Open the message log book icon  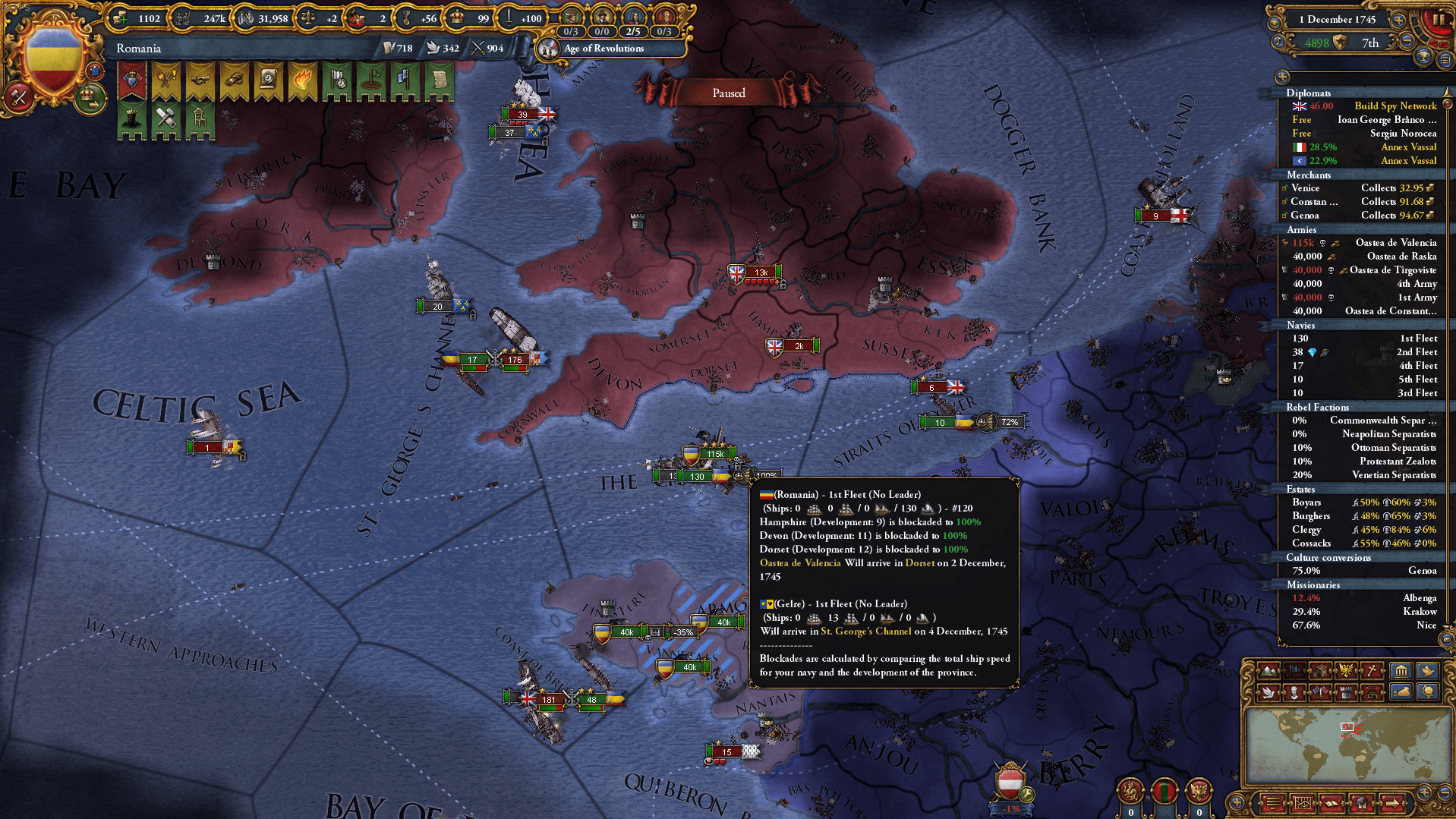[1331, 804]
